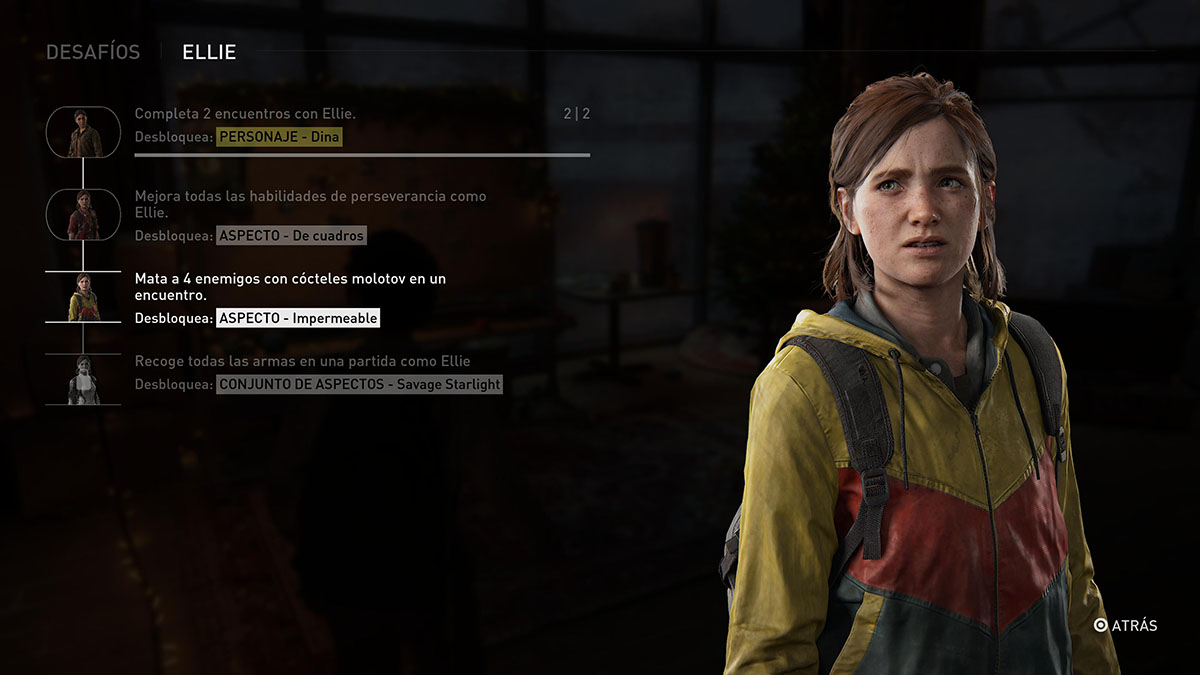Click the Savage Starlight outfit thumbnail

pos(83,380)
